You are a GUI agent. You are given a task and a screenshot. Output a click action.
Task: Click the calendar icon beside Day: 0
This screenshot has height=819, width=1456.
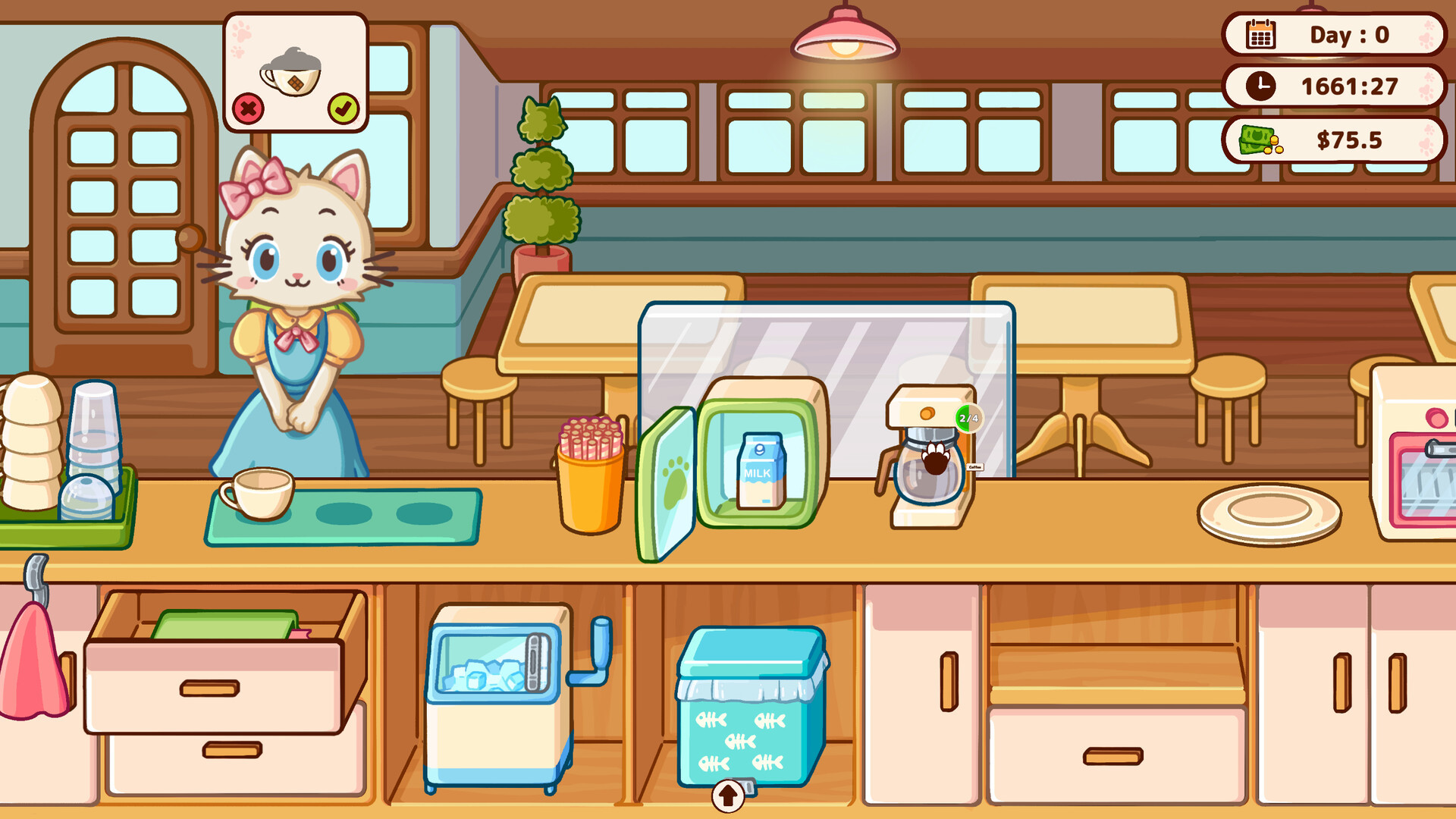click(x=1262, y=33)
